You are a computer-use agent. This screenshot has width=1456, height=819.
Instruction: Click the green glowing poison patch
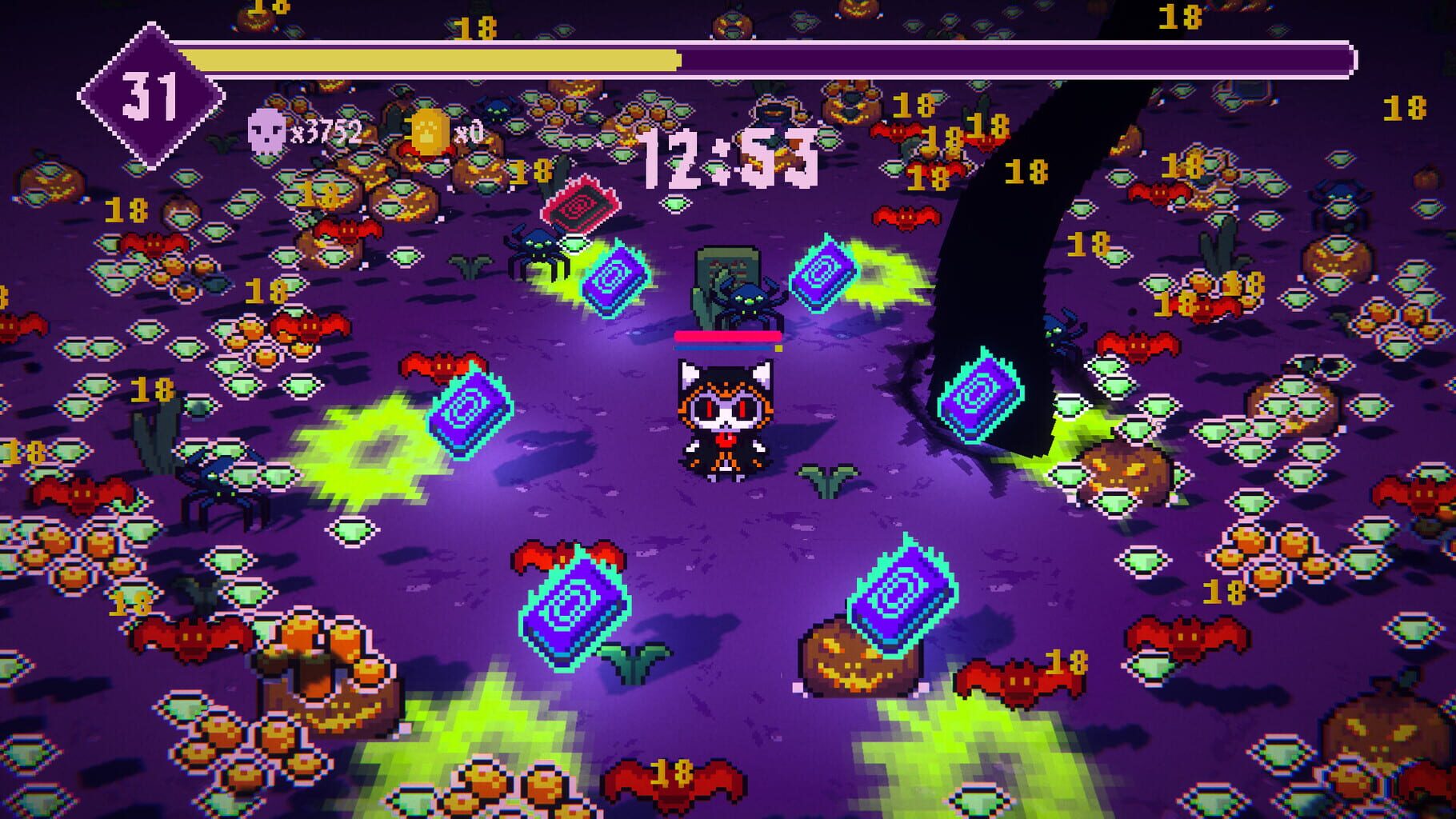[373, 446]
